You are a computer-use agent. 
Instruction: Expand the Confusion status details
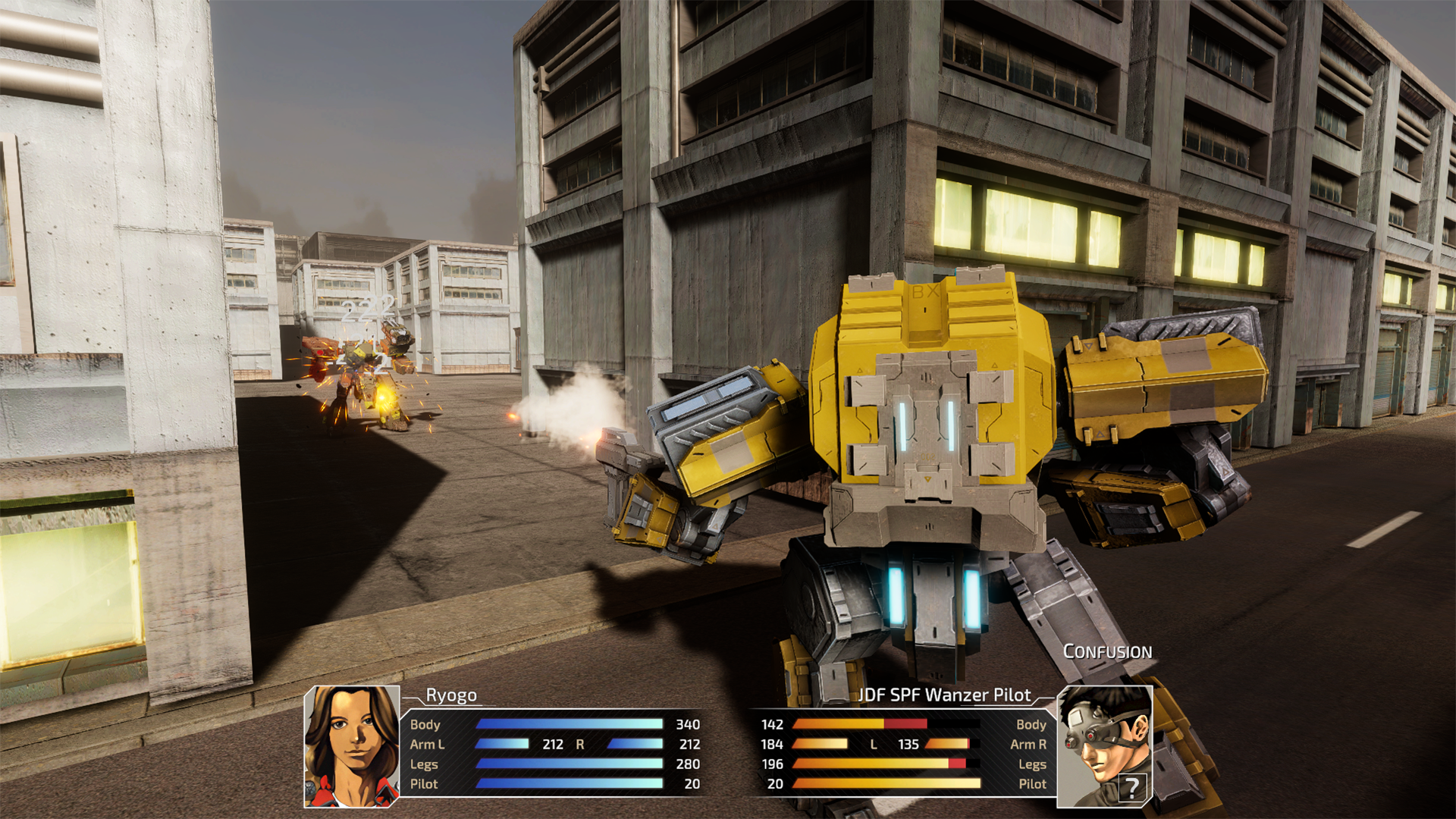(x=1109, y=651)
